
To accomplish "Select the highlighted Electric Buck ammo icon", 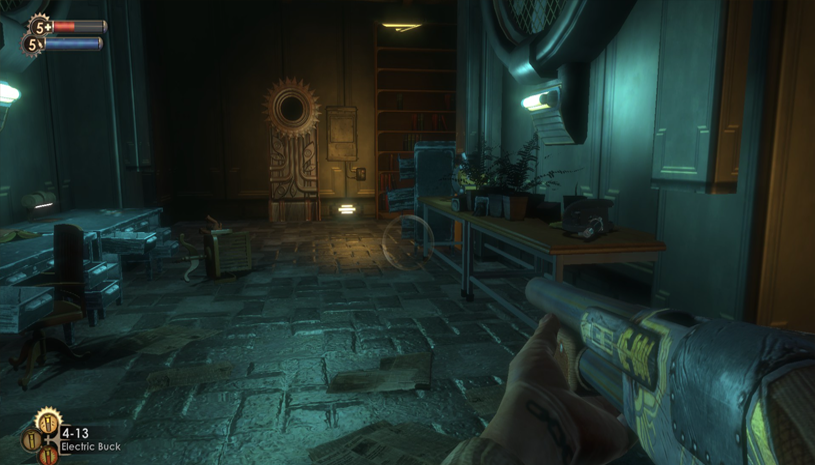I will 46,423.
